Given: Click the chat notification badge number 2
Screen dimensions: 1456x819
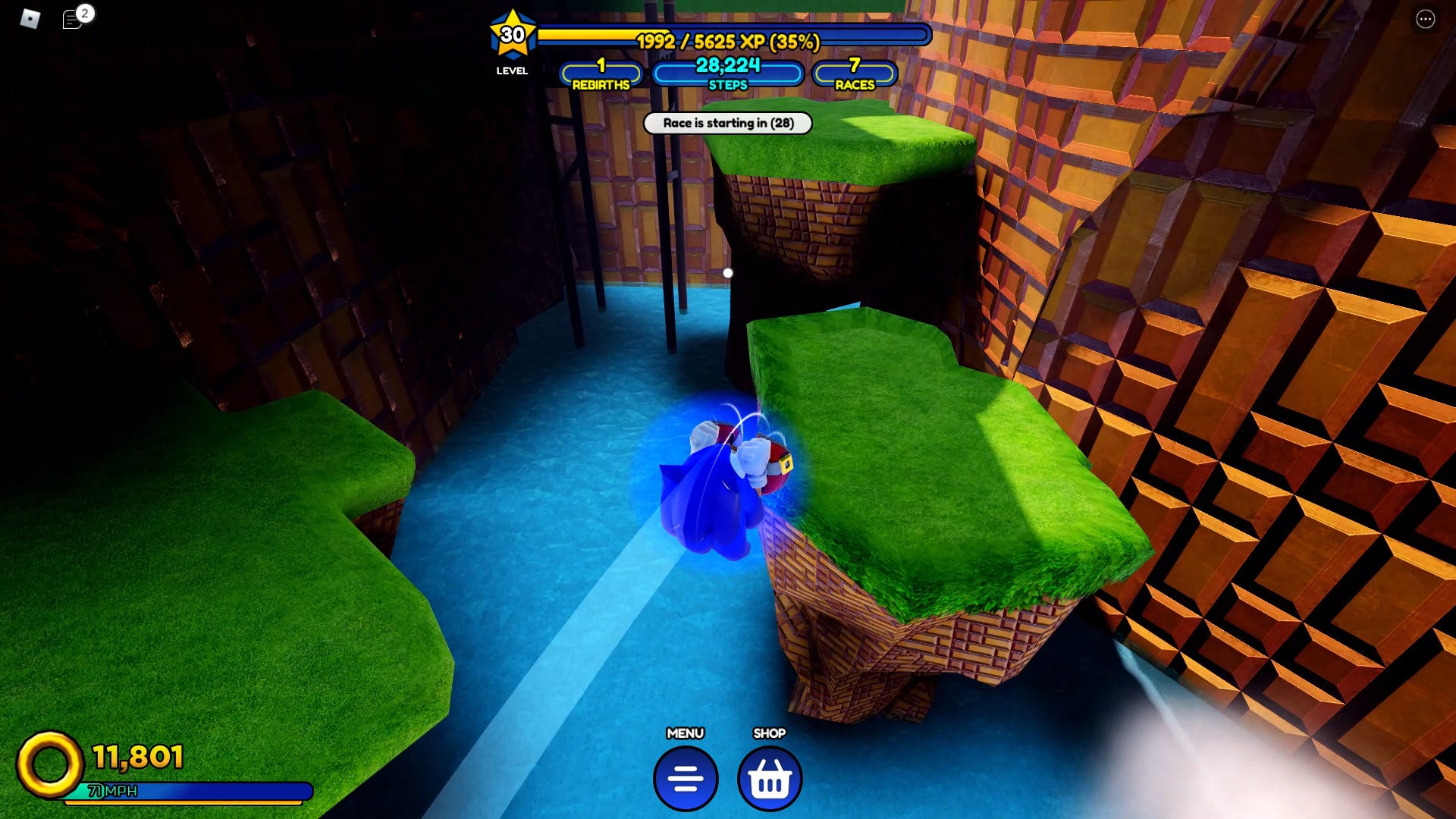Looking at the screenshot, I should 84,12.
